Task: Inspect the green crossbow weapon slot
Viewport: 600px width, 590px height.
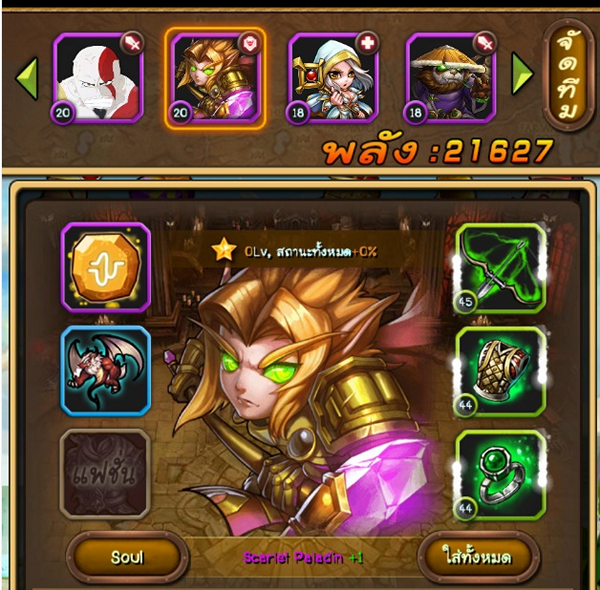Action: point(500,268)
